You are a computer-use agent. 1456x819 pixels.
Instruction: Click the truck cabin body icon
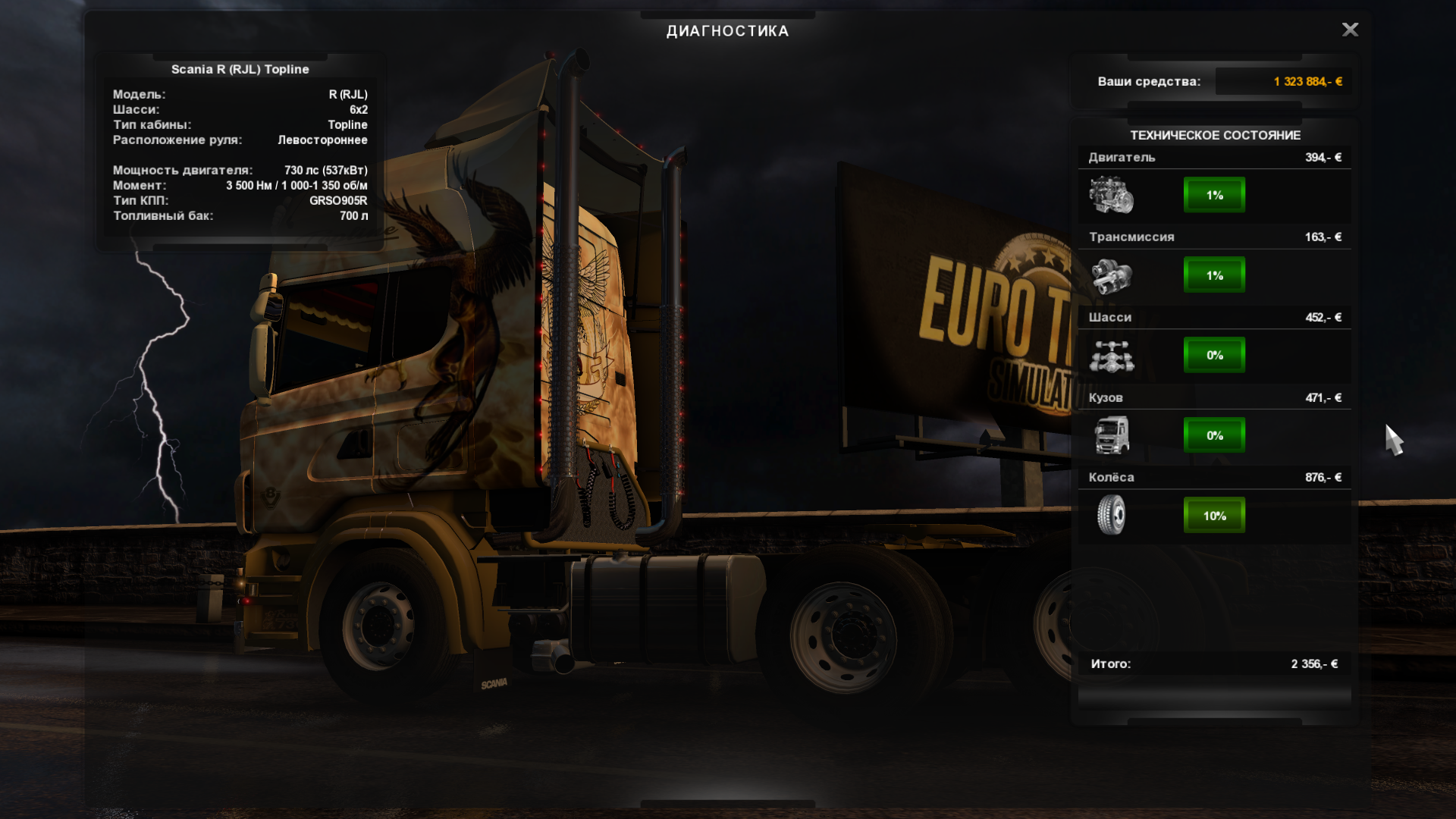click(1111, 435)
